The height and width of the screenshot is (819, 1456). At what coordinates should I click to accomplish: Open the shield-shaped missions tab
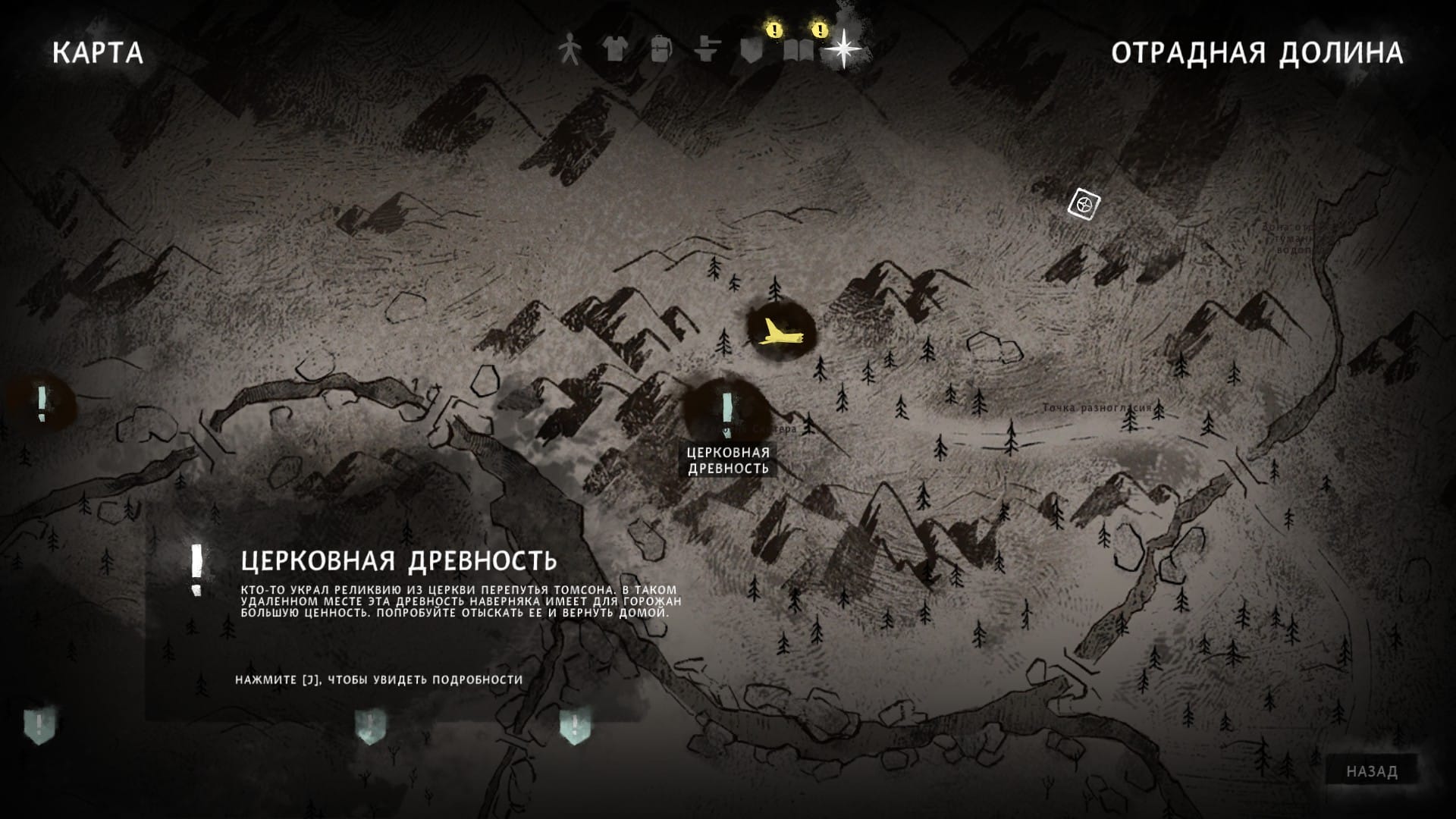pyautogui.click(x=752, y=50)
